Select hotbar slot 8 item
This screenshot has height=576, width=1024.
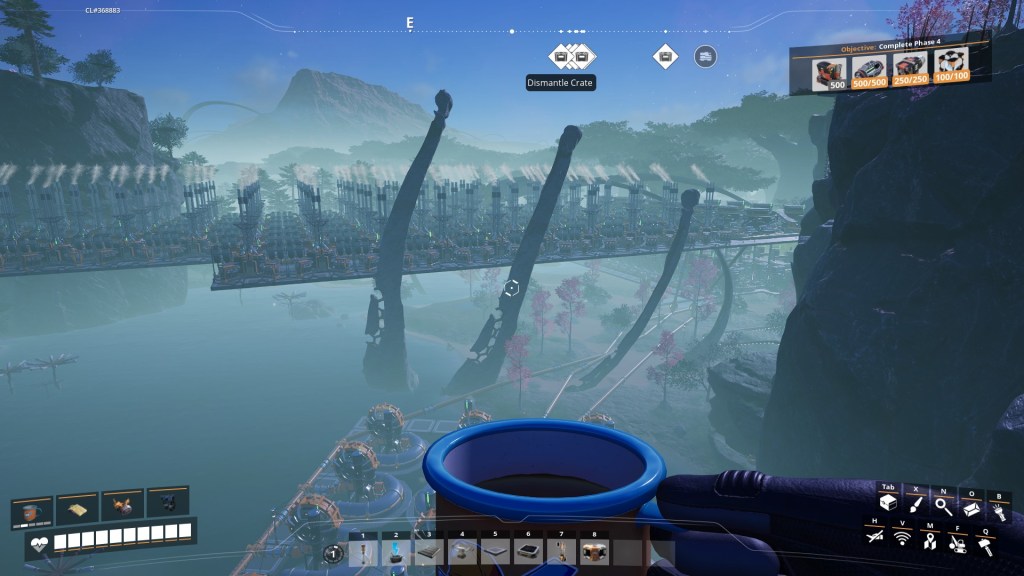(x=594, y=550)
